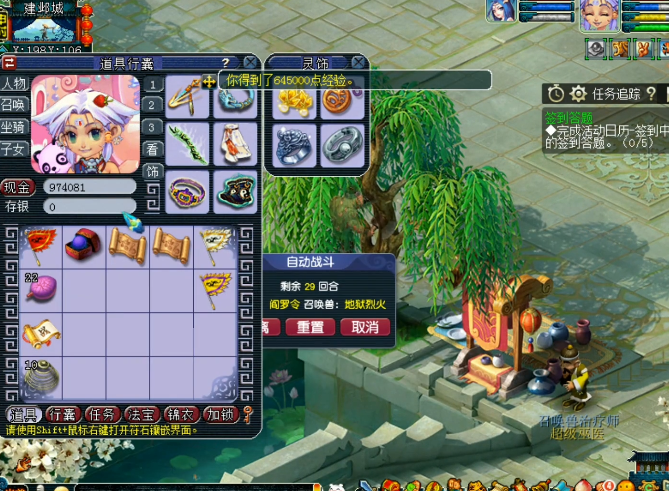Cancel auto battle with 取消
This screenshot has width=669, height=491.
tap(366, 327)
